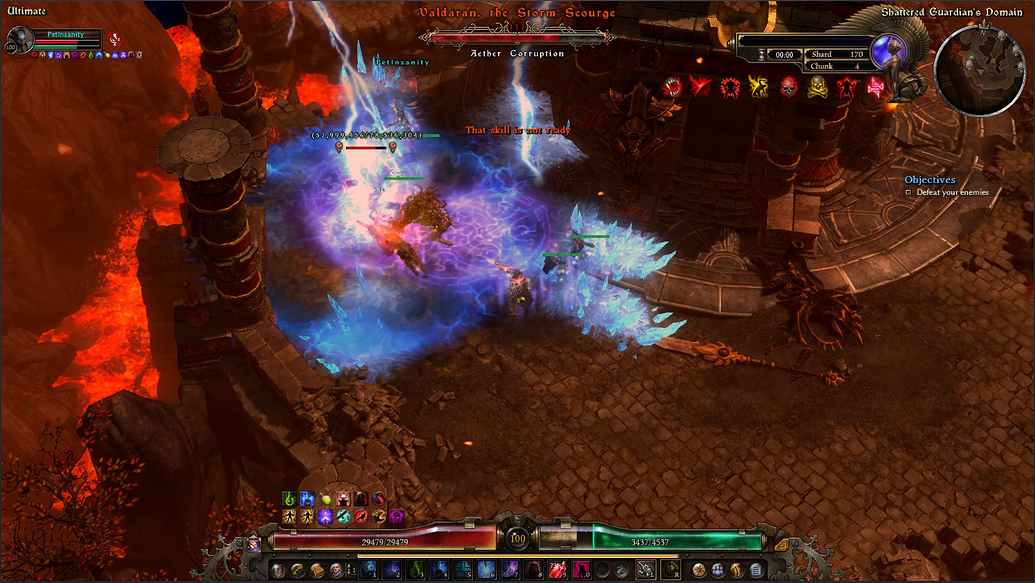Image resolution: width=1035 pixels, height=583 pixels.
Task: Select the left mouse button attack skill
Action: pos(644,570)
